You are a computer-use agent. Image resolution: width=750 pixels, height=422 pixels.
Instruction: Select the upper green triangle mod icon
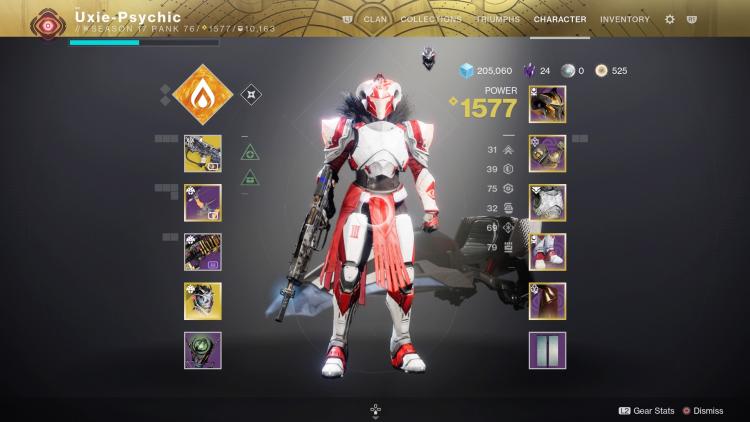pyautogui.click(x=250, y=153)
